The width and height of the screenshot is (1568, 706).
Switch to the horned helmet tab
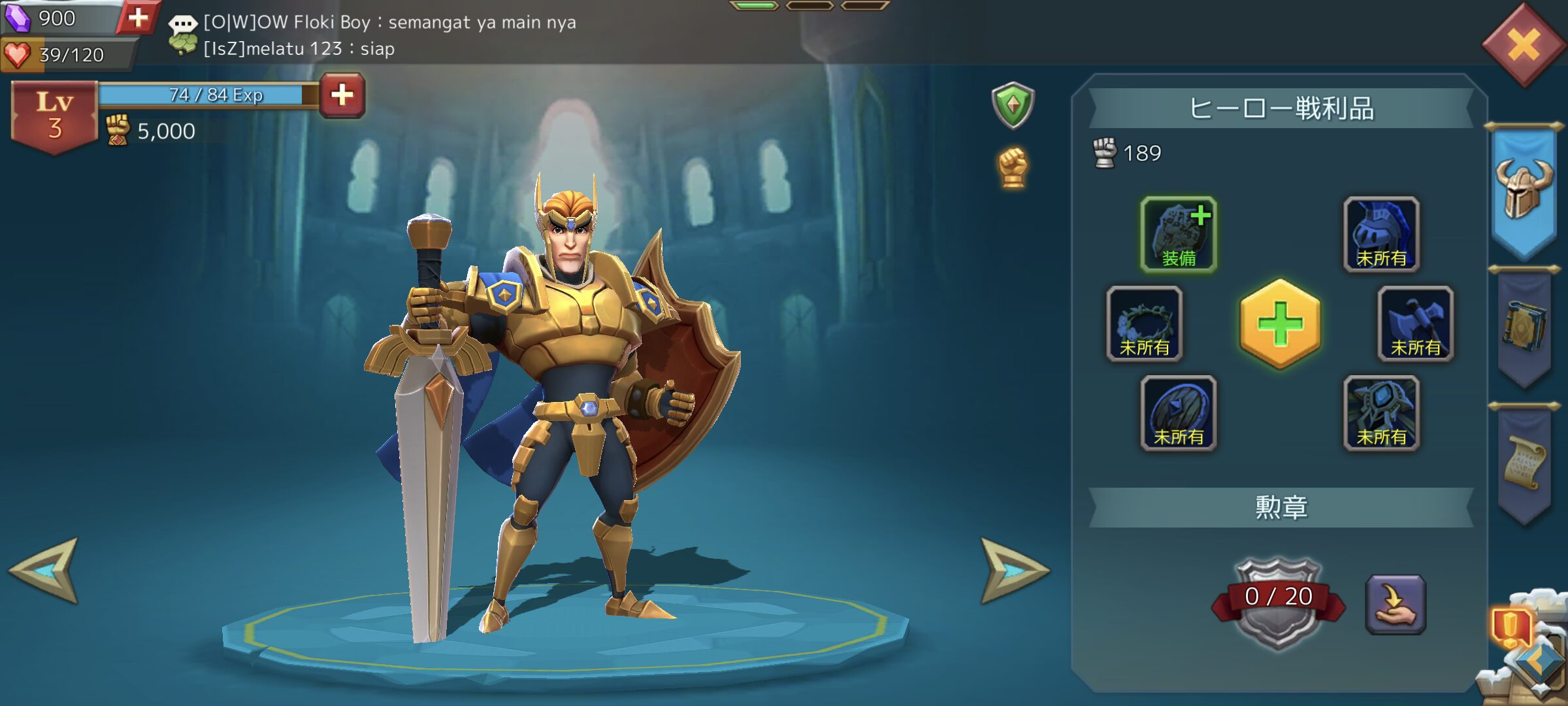1524,191
